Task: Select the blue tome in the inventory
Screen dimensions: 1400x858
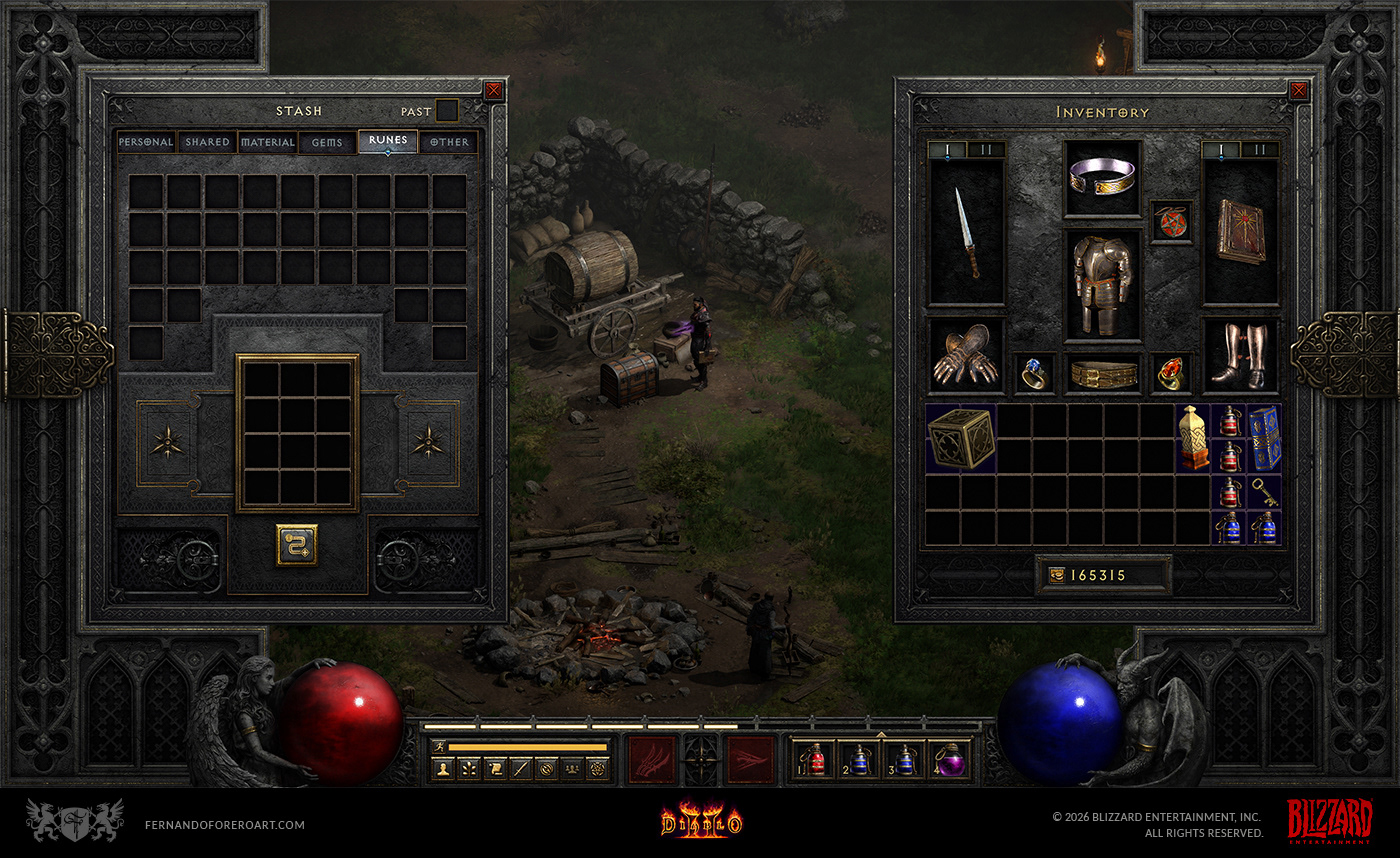Action: [1265, 438]
